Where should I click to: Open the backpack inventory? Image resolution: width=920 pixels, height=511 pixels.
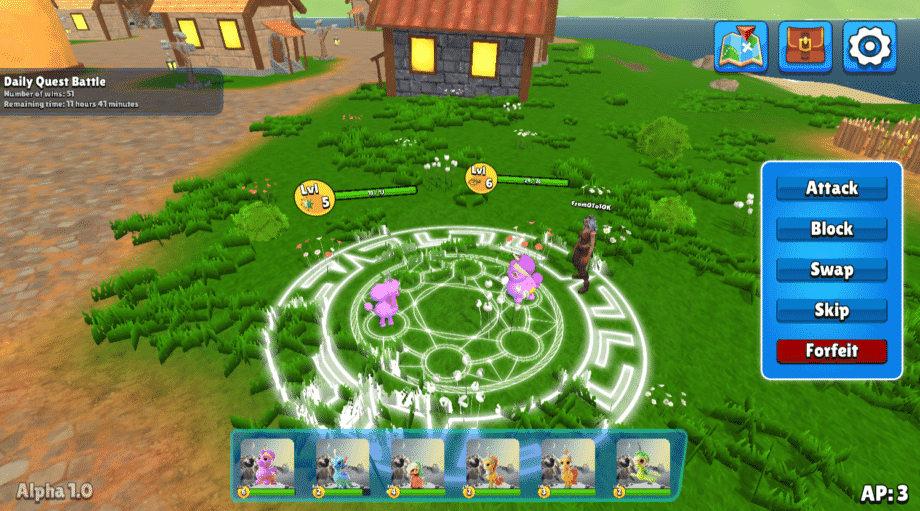click(x=805, y=46)
